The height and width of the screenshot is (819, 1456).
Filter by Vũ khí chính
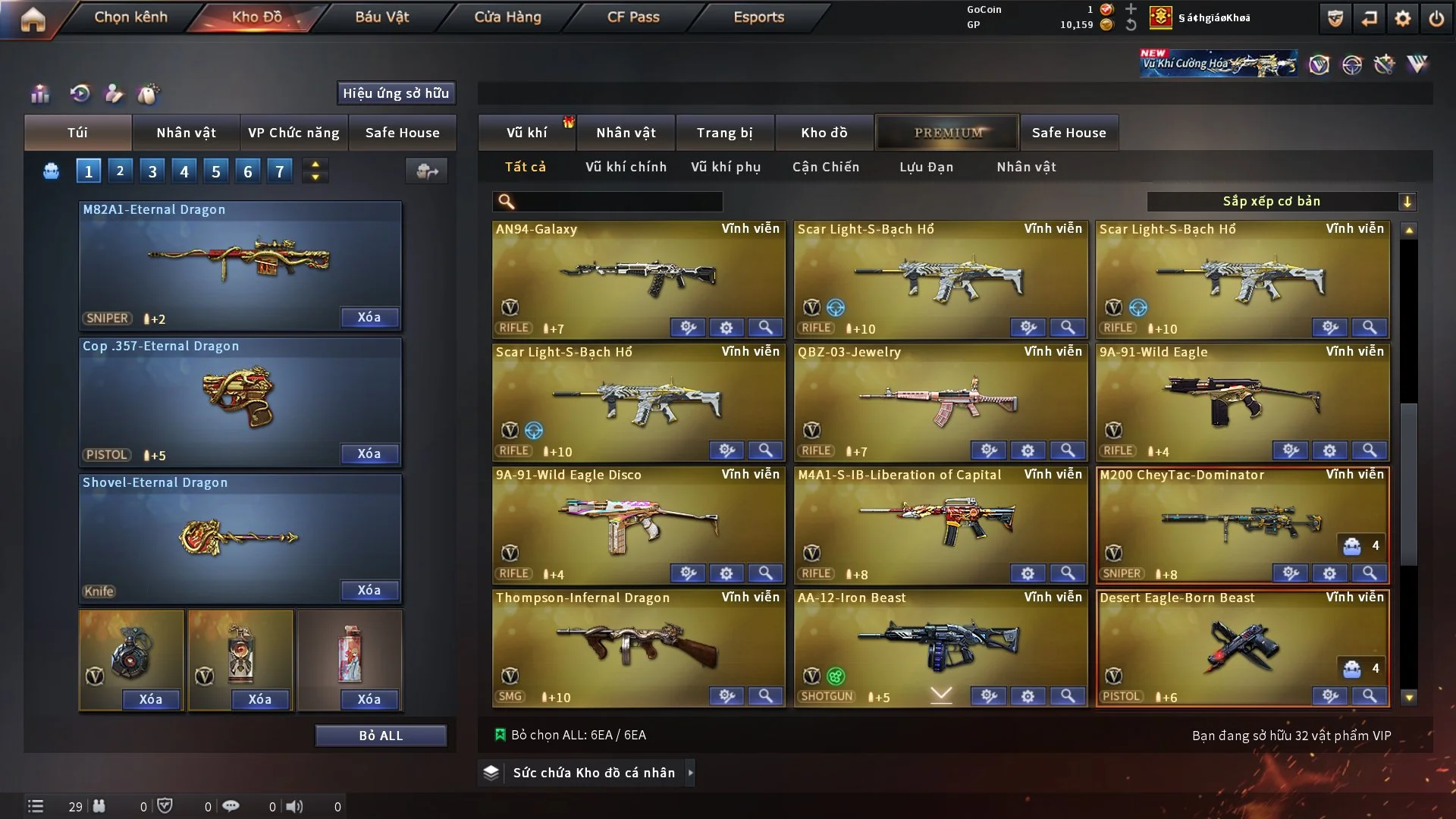[626, 167]
